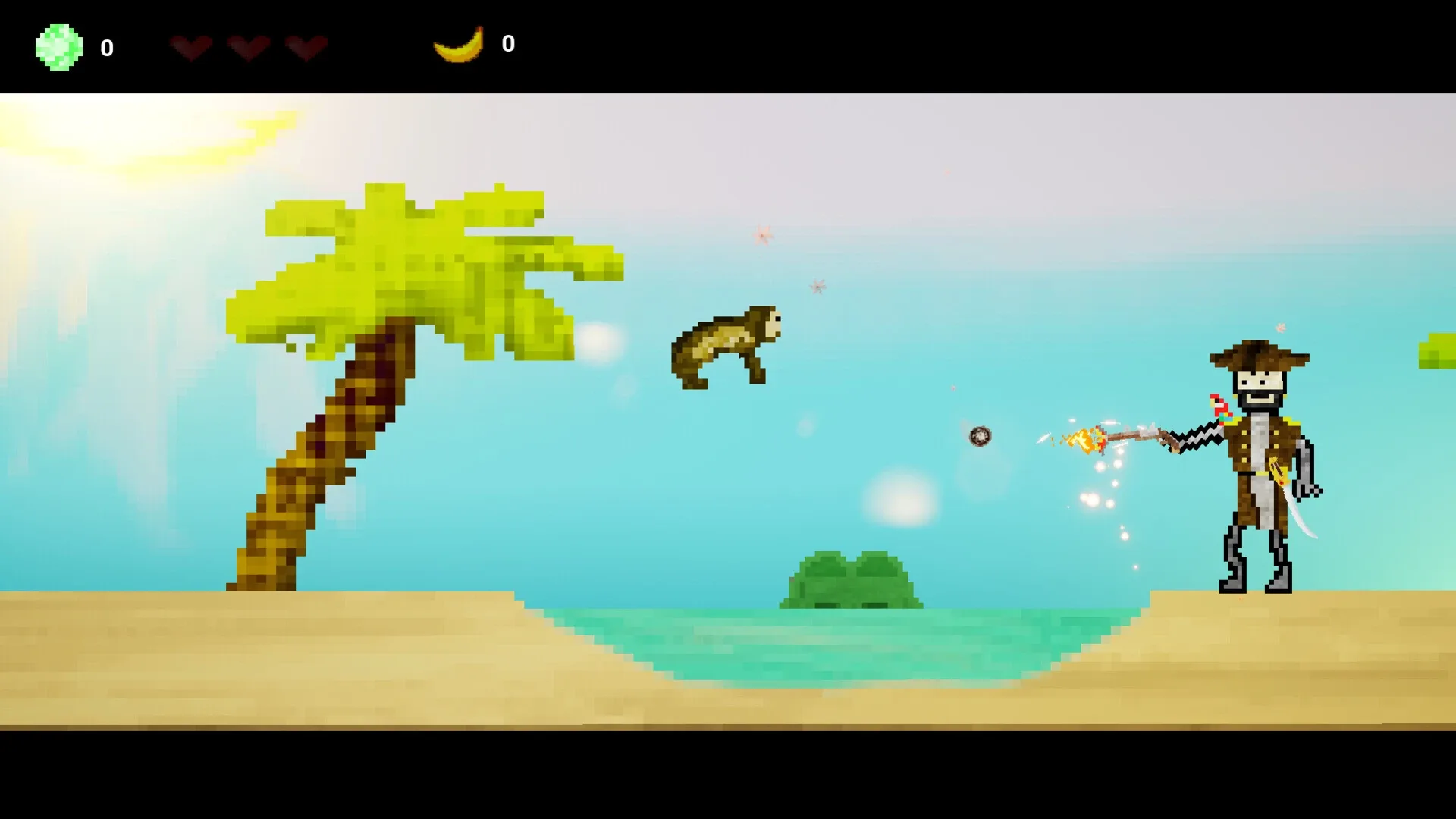Click the emerald count number zero
Screen dimensions: 1456x819
107,49
